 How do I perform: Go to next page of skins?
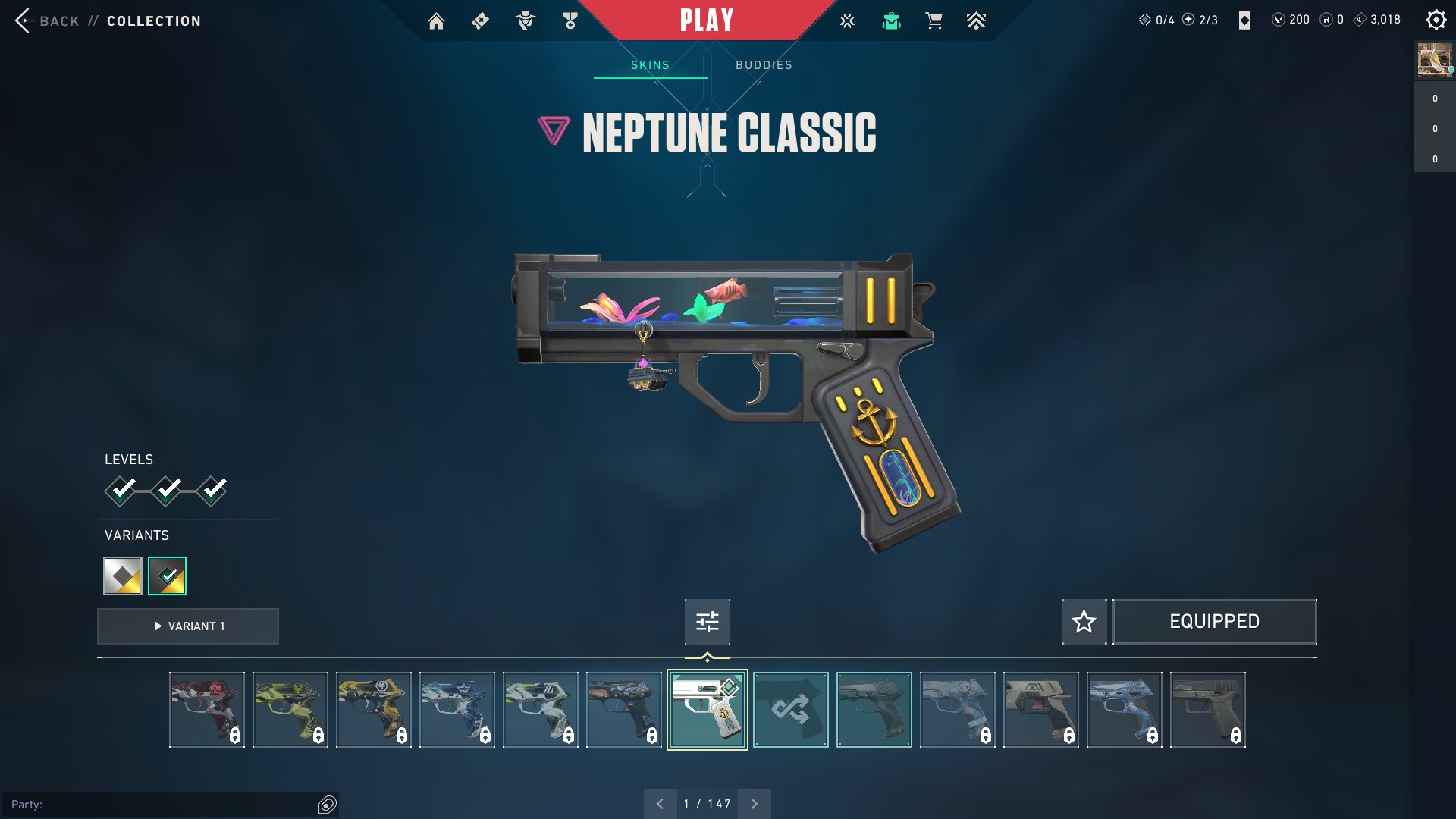point(754,802)
